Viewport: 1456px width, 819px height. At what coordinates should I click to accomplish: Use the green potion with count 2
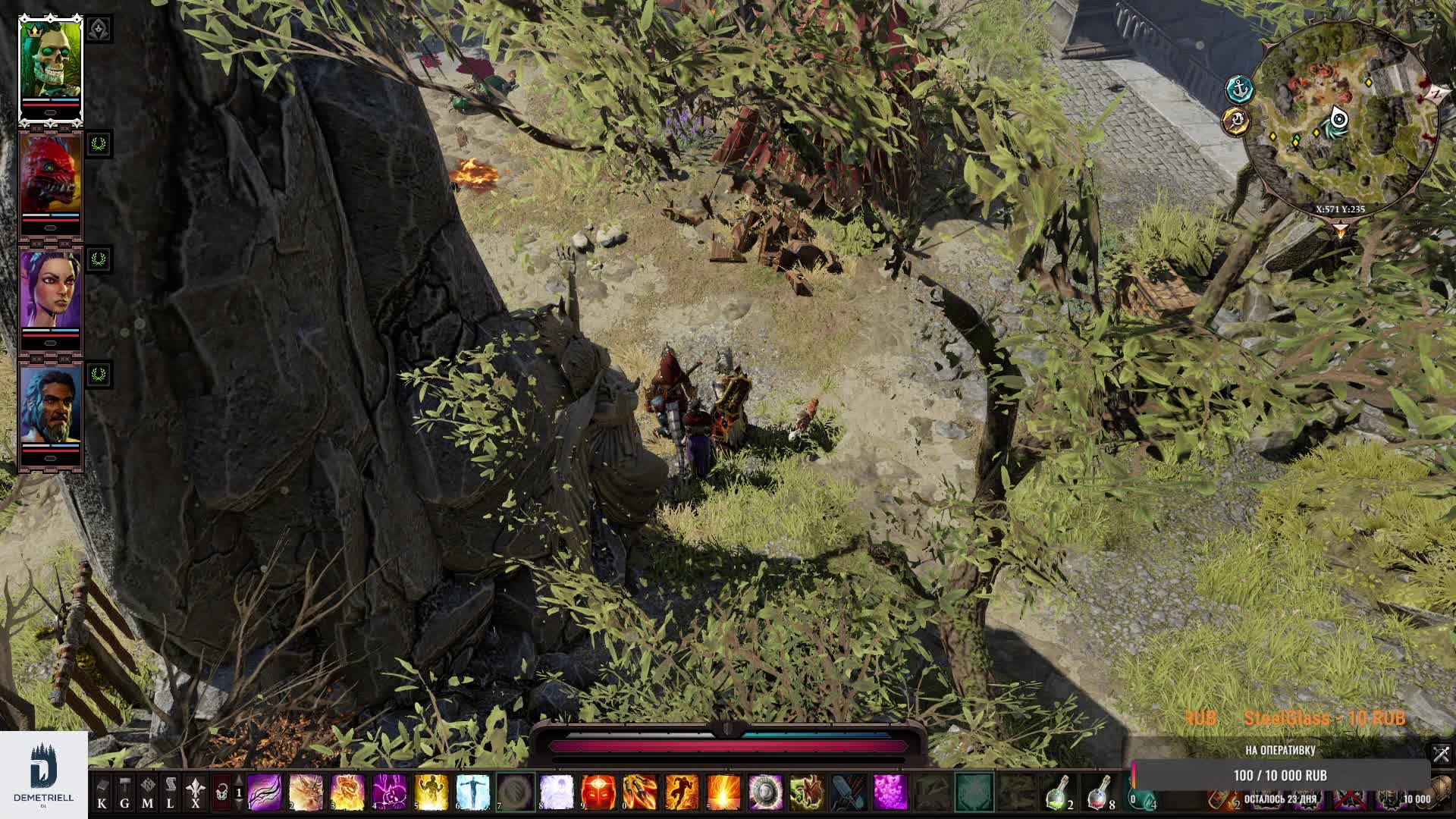1056,794
